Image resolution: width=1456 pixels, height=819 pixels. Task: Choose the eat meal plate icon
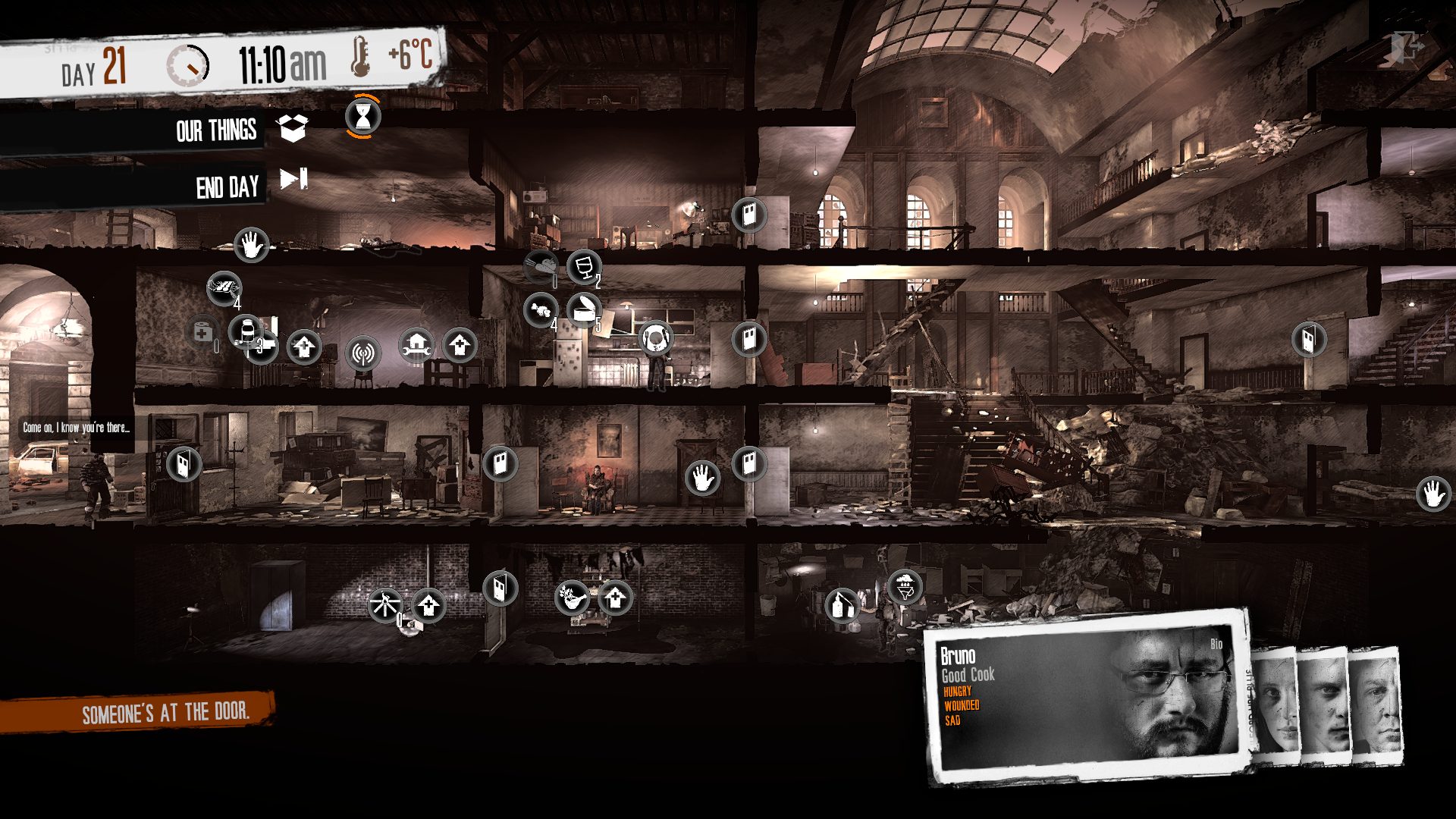pos(654,337)
